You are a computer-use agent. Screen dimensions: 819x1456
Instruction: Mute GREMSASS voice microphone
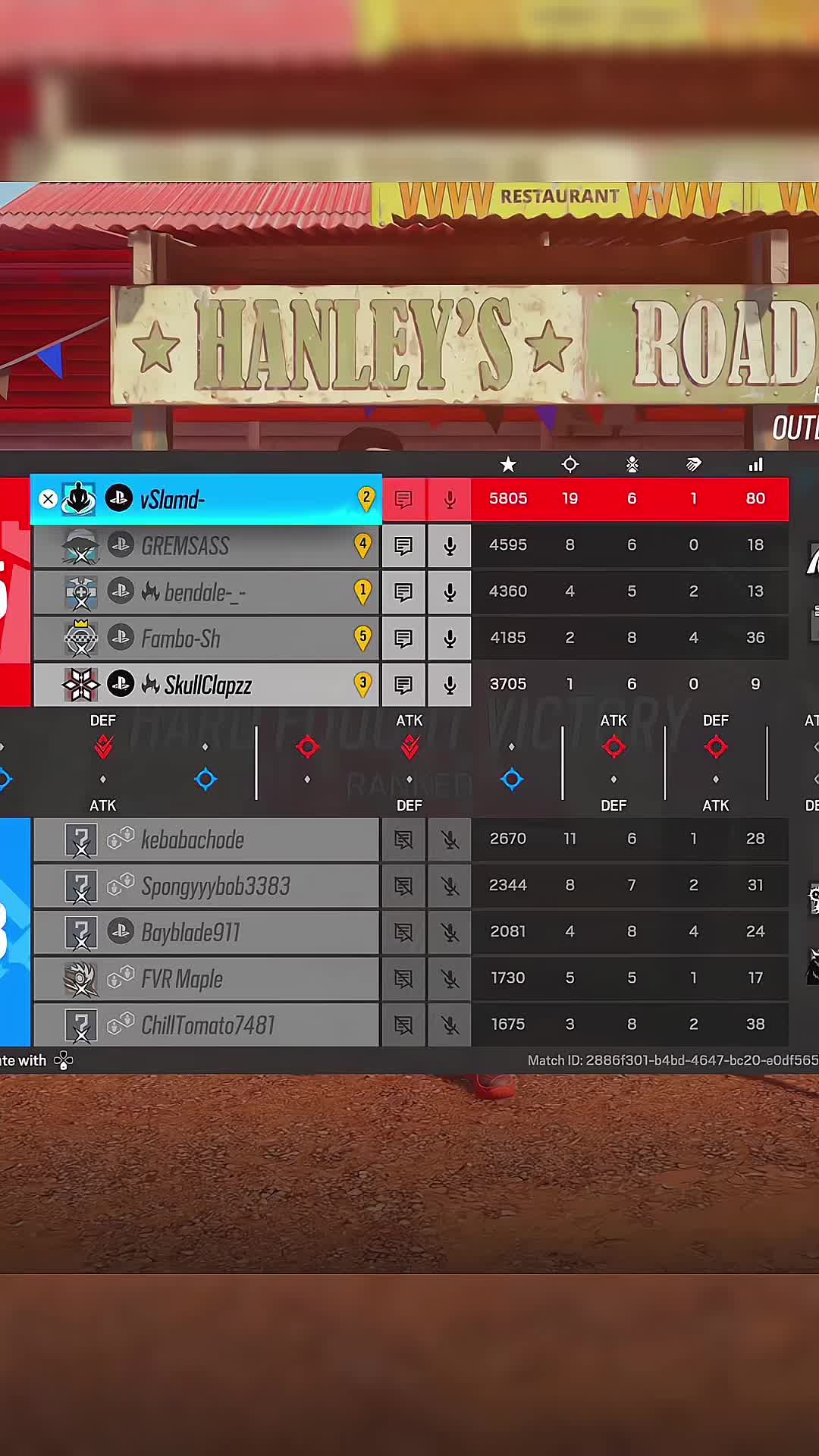450,546
